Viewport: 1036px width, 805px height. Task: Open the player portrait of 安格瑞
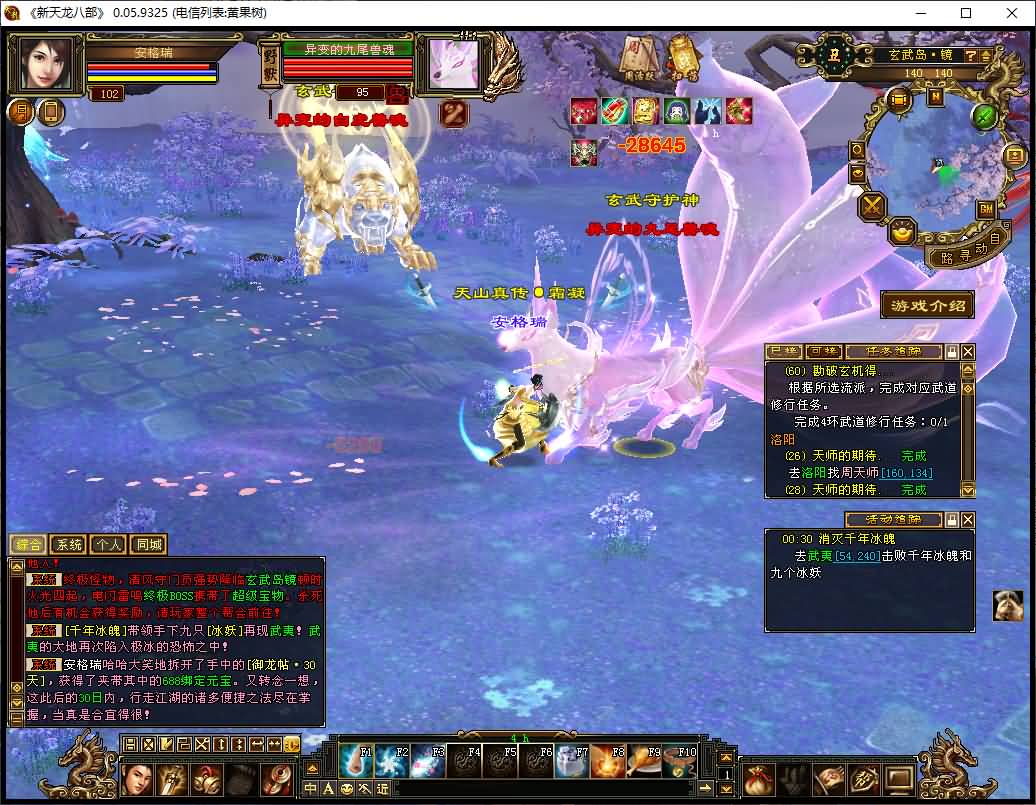pos(46,64)
